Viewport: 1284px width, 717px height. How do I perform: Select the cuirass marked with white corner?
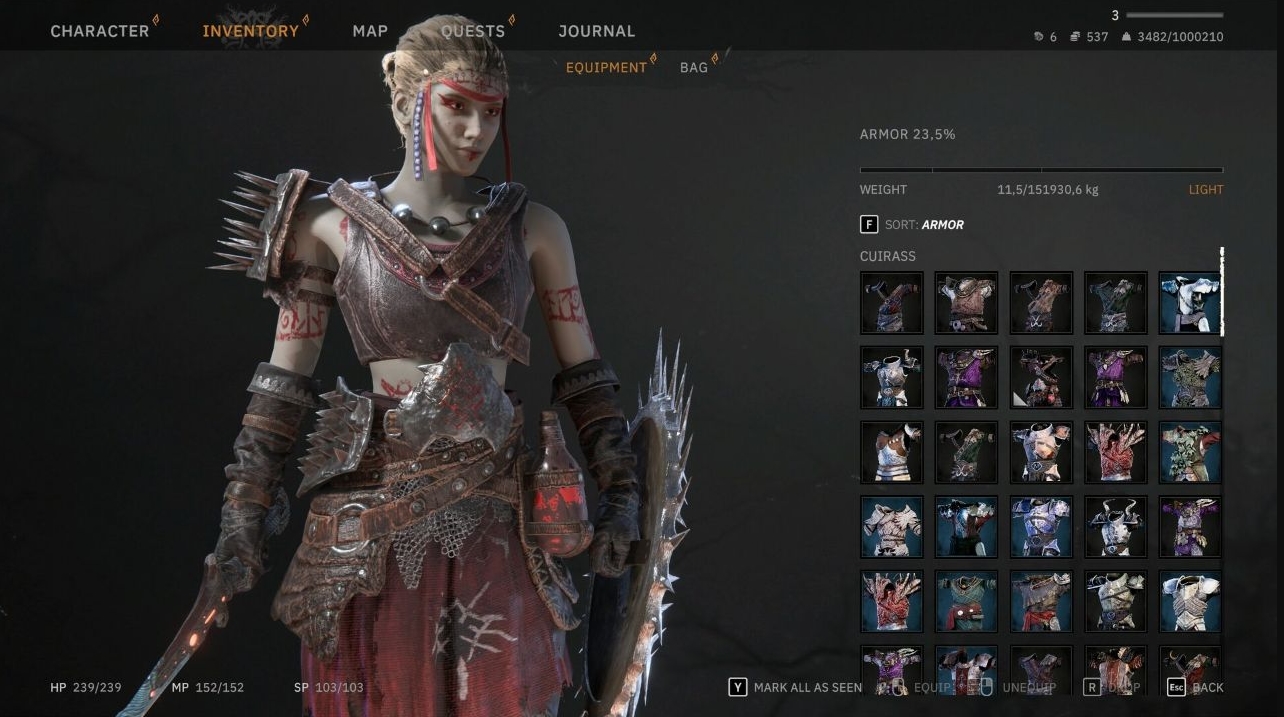click(1041, 377)
